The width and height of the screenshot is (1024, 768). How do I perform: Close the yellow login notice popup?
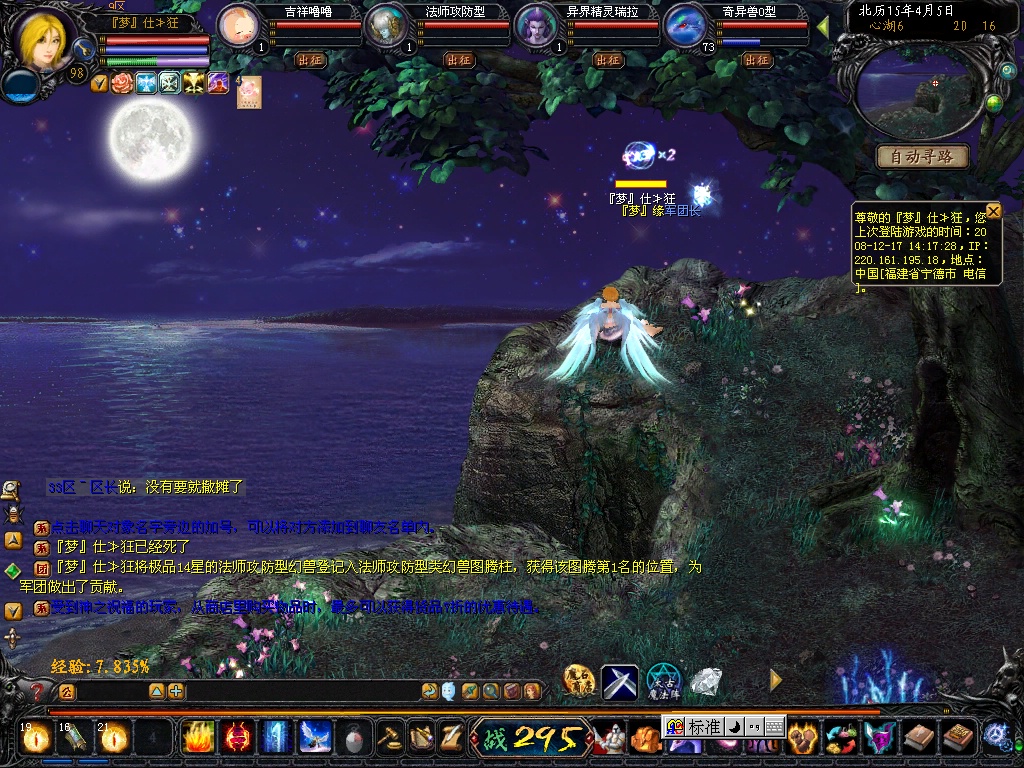click(993, 211)
